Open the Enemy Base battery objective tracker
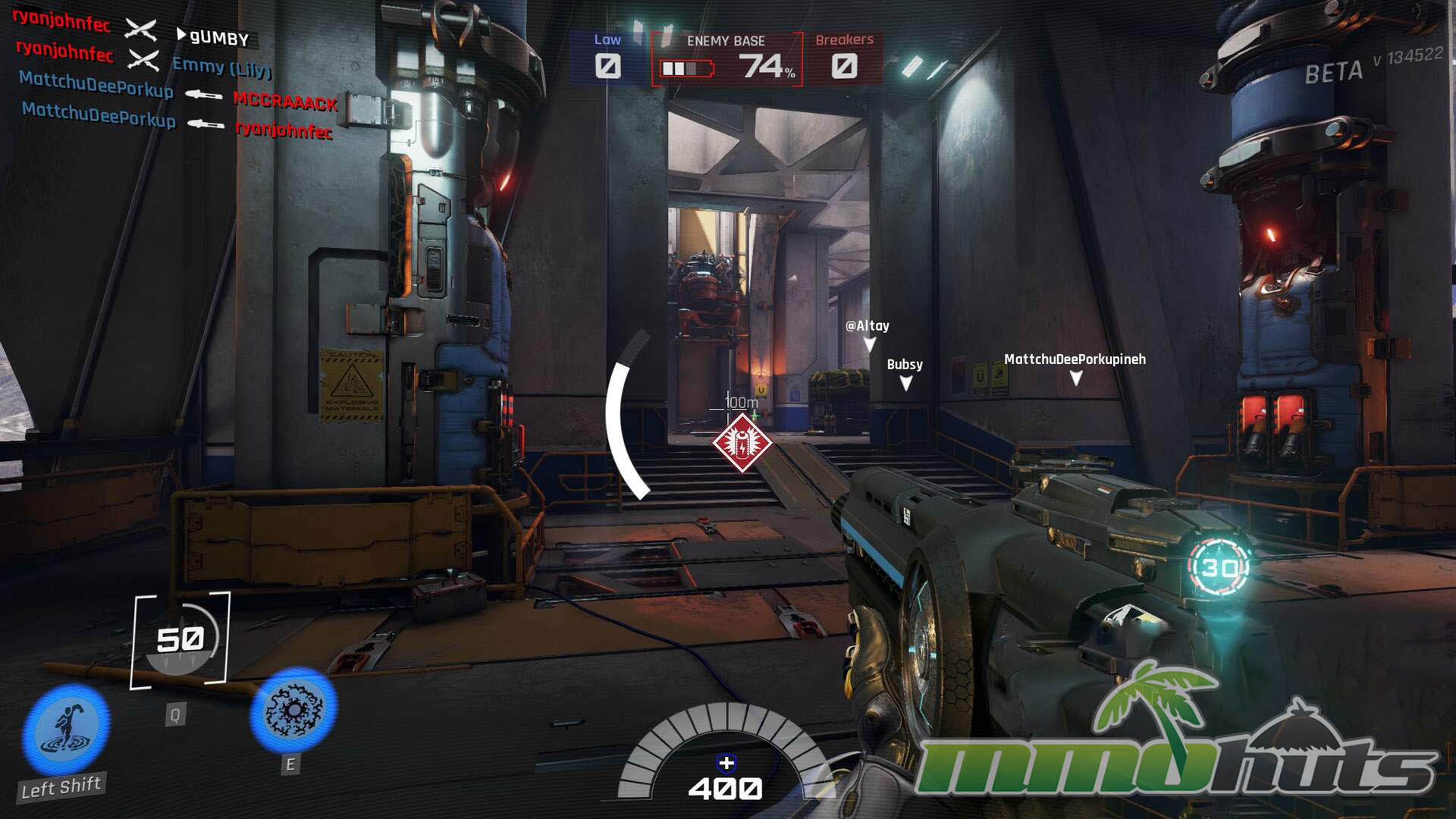The height and width of the screenshot is (819, 1456). coord(726,59)
